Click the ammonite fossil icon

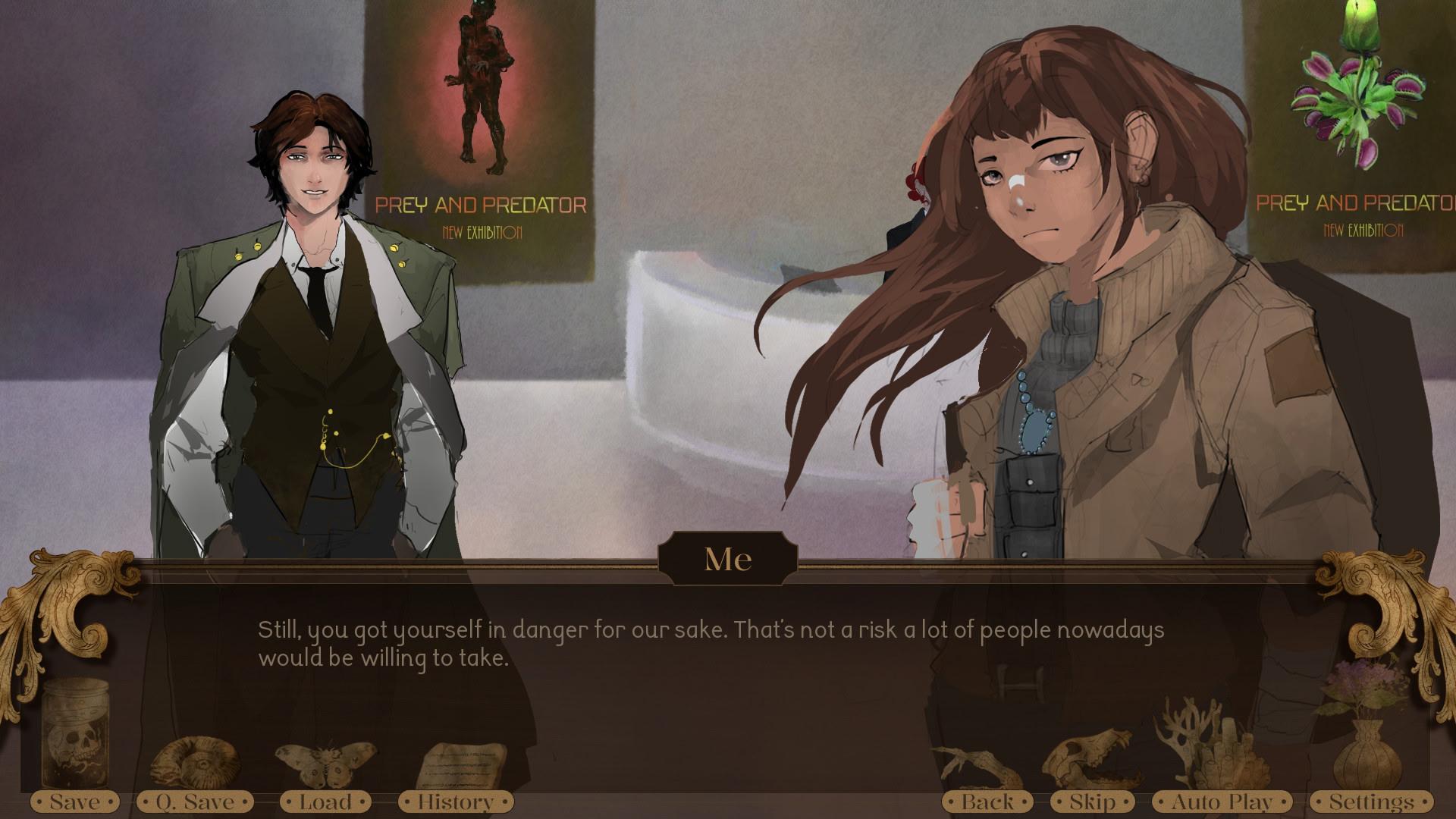pyautogui.click(x=196, y=761)
